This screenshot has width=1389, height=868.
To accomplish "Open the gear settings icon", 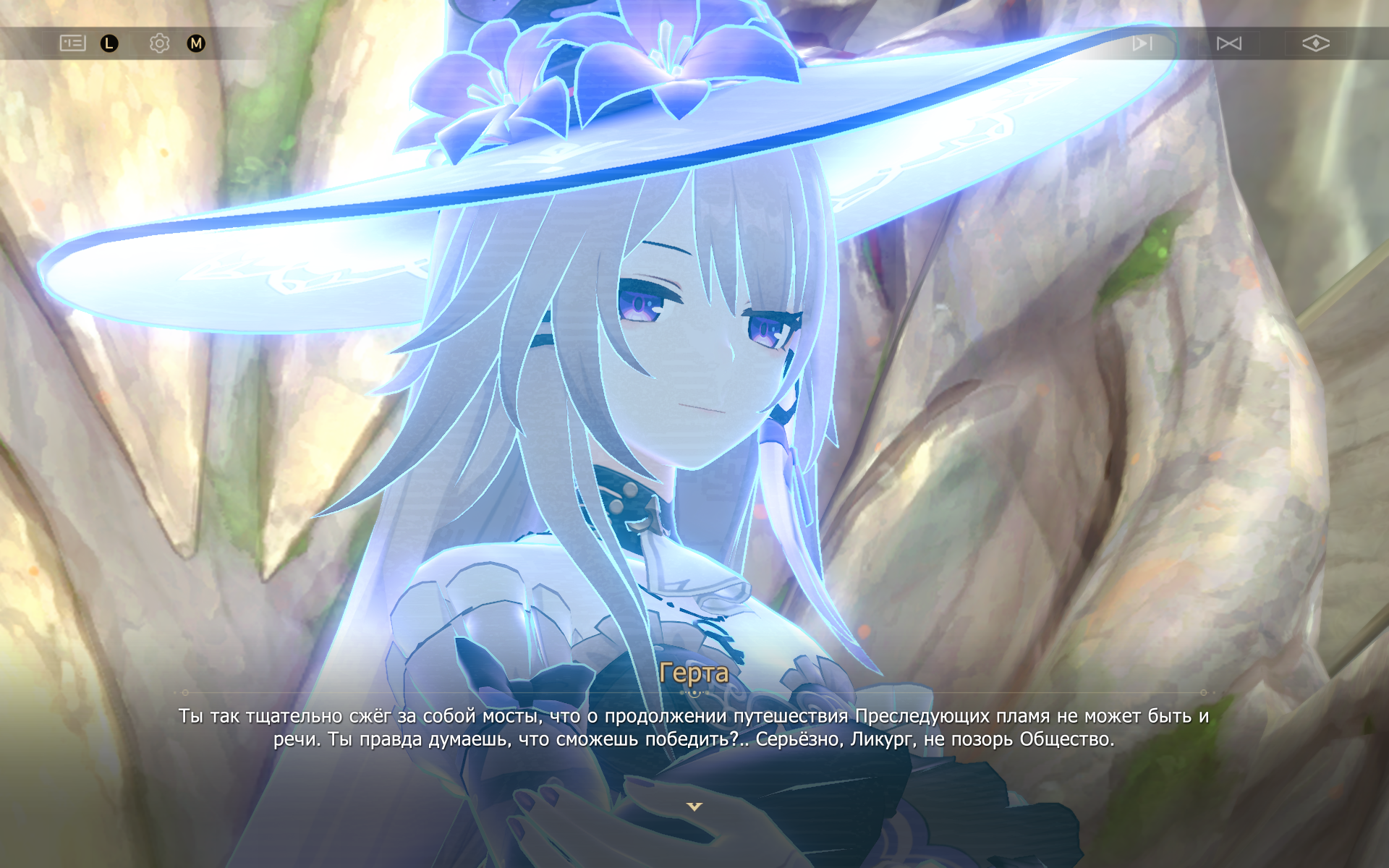I will (159, 43).
